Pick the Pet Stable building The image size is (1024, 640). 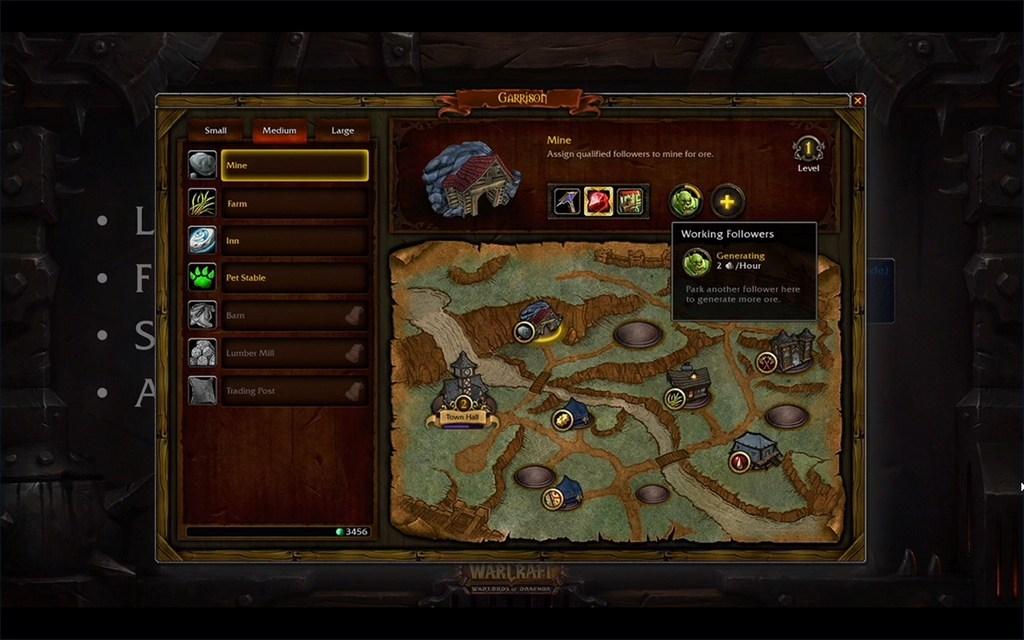pos(293,277)
